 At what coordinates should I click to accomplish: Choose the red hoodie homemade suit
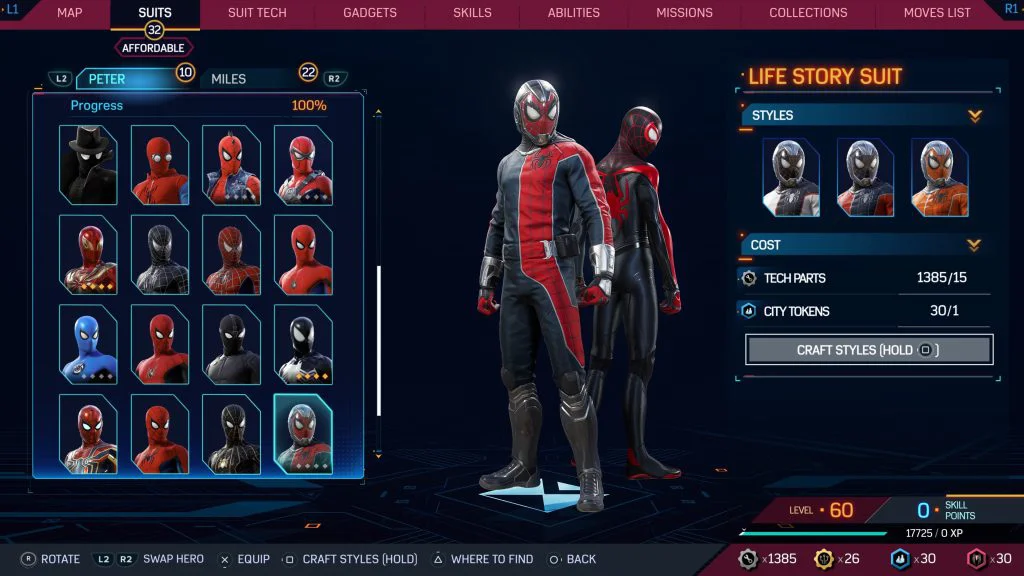(160, 165)
